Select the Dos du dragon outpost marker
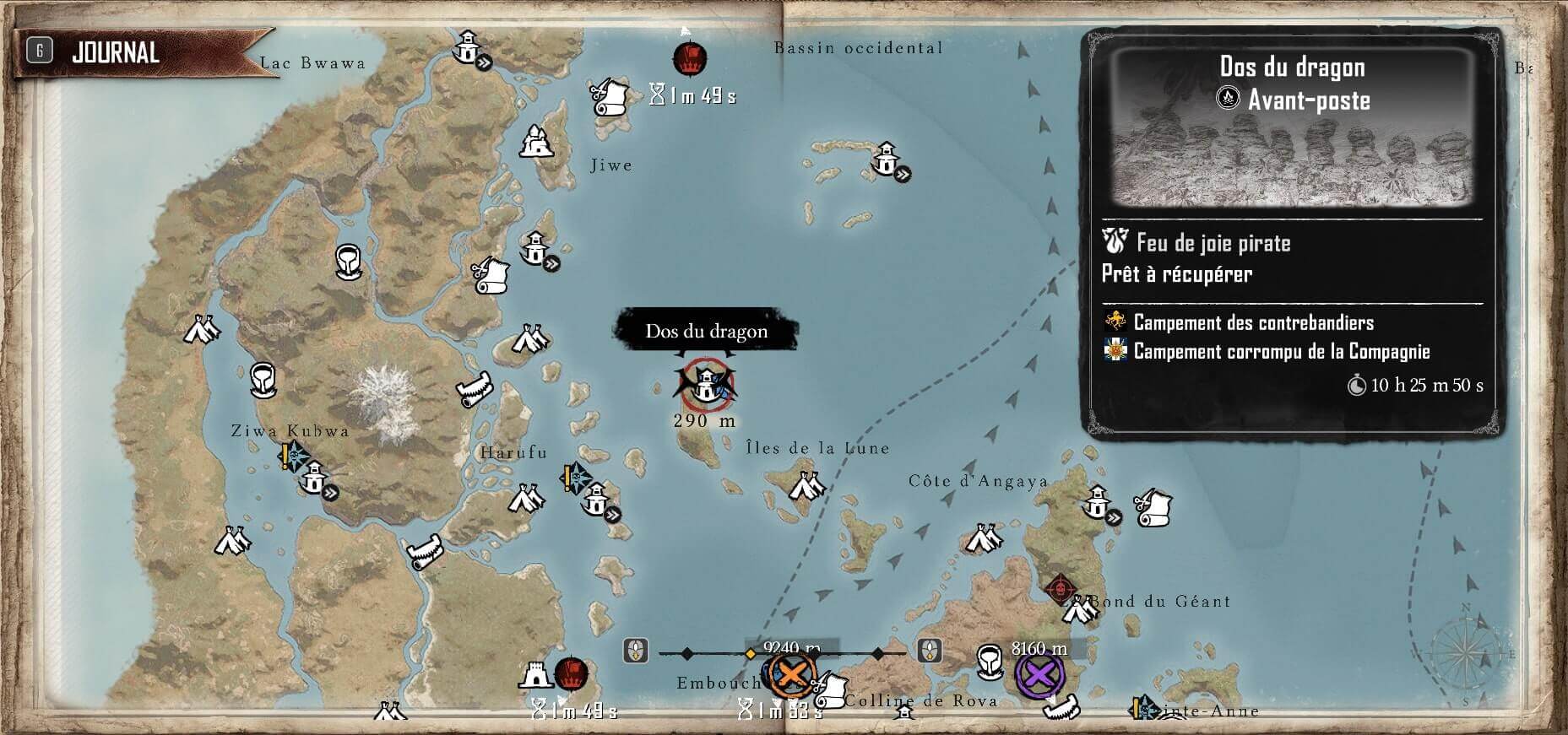1568x735 pixels. [708, 384]
